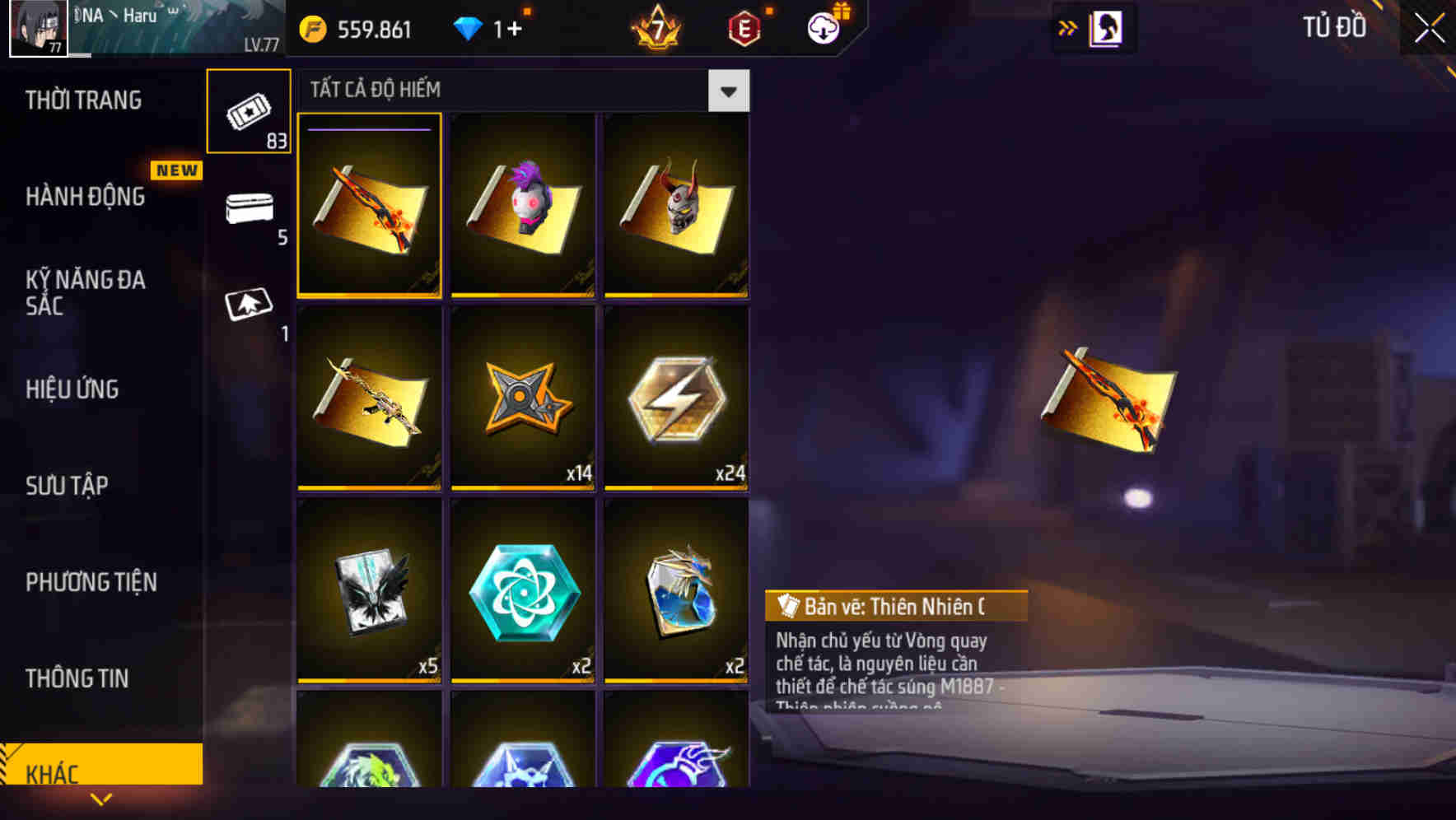Select the lightning shard item stacked x24
Viewport: 1456px width, 820px height.
pos(677,399)
